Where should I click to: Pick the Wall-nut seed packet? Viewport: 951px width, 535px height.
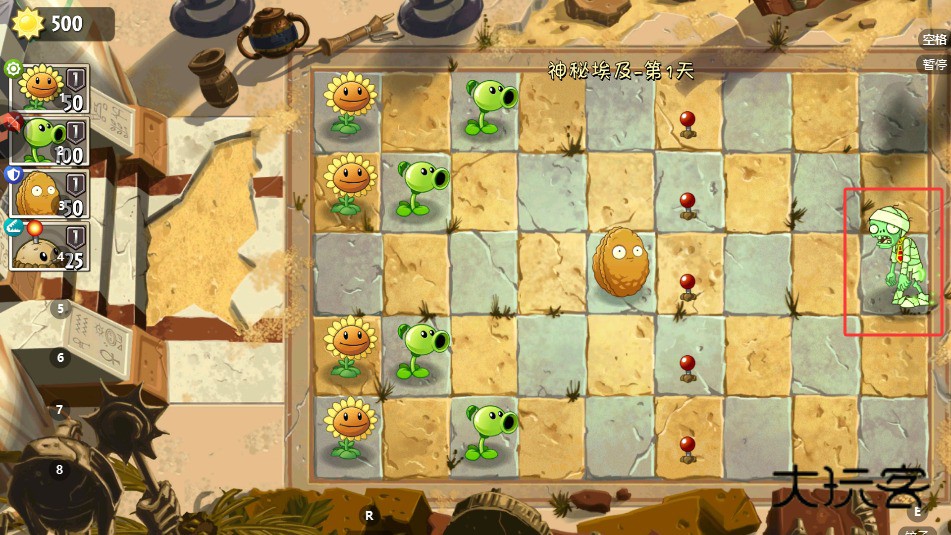click(49, 193)
